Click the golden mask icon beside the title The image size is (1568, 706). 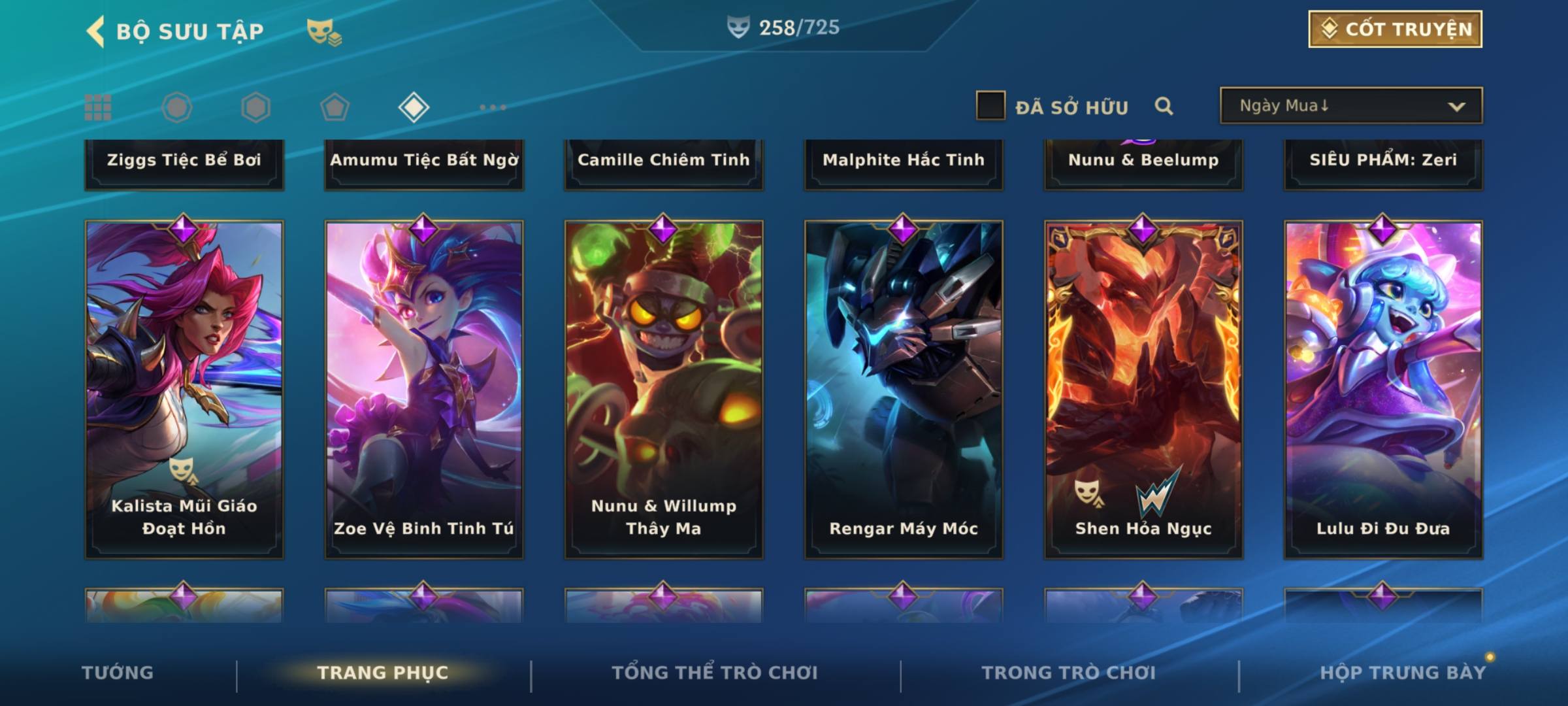[324, 31]
